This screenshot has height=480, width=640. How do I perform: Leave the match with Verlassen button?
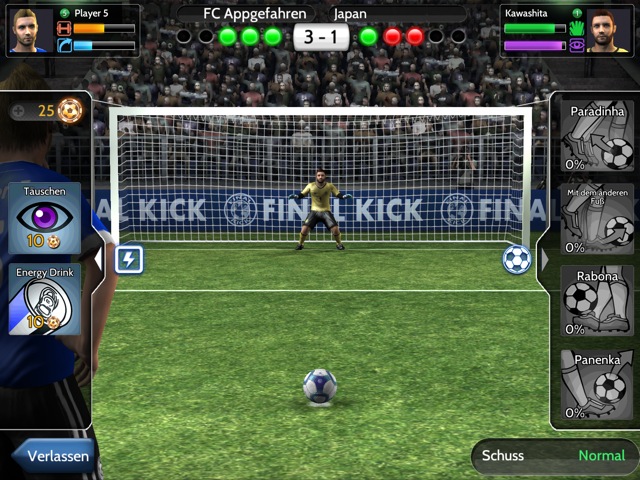click(x=55, y=456)
